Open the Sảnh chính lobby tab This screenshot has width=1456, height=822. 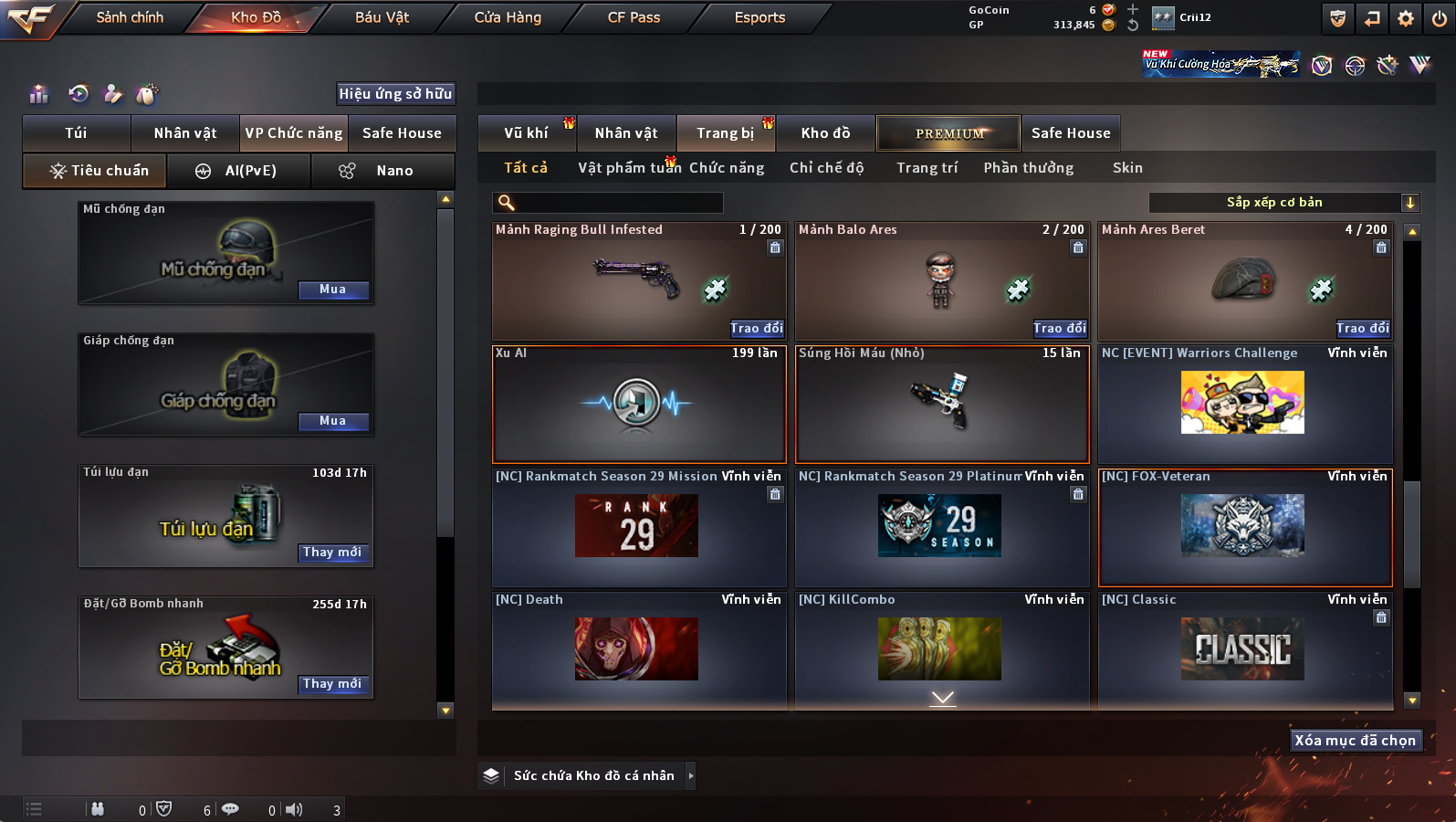click(130, 17)
